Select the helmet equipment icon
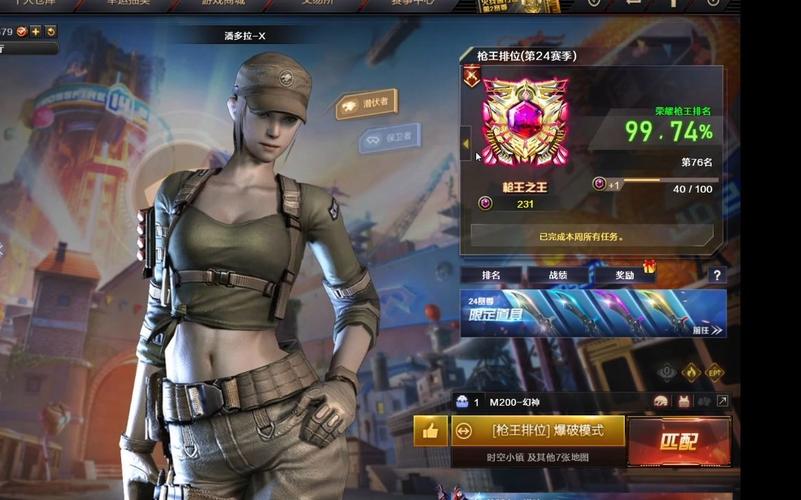The image size is (801, 500). [x=662, y=401]
